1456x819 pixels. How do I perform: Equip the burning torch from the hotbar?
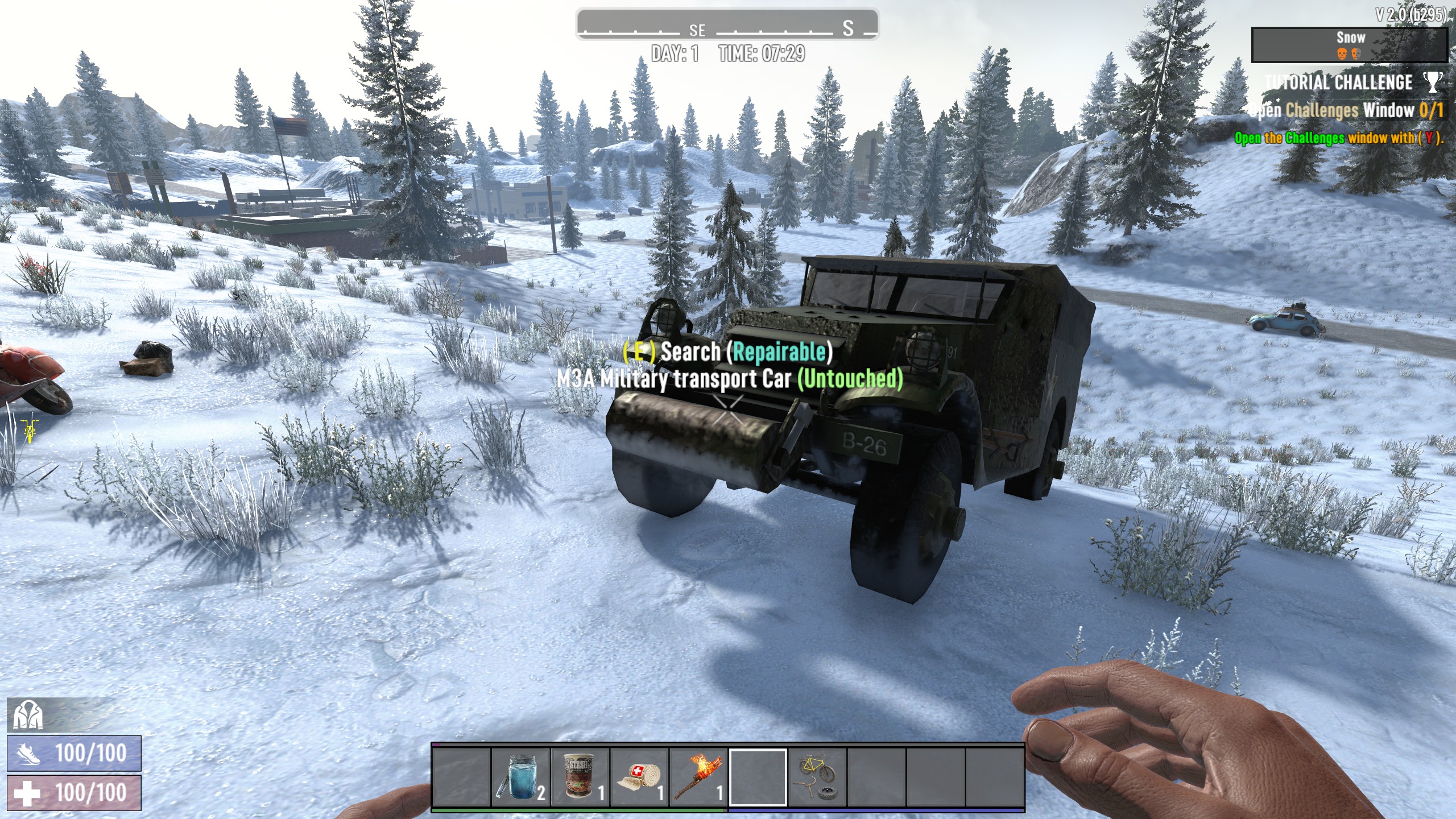tap(698, 777)
